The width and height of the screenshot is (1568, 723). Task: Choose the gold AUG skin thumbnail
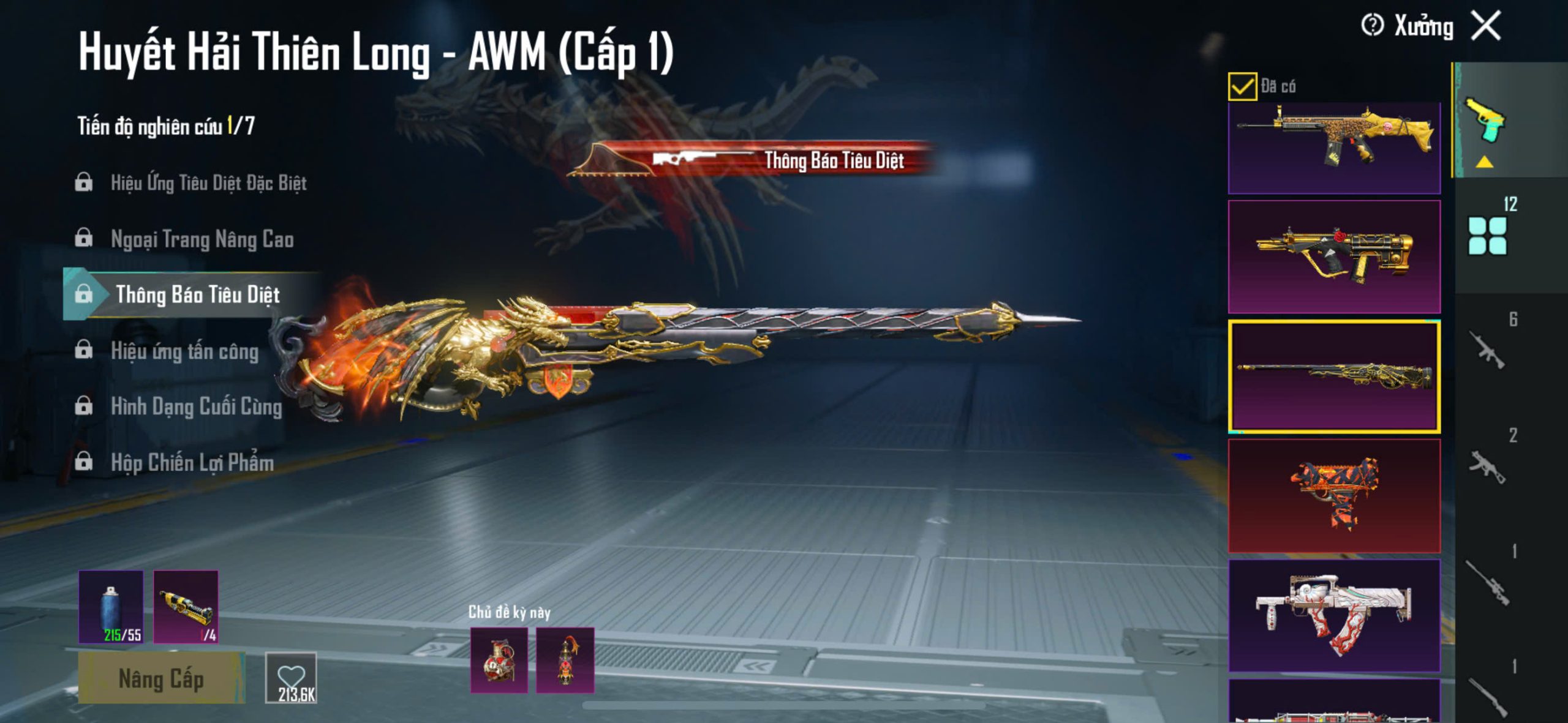tap(1334, 257)
